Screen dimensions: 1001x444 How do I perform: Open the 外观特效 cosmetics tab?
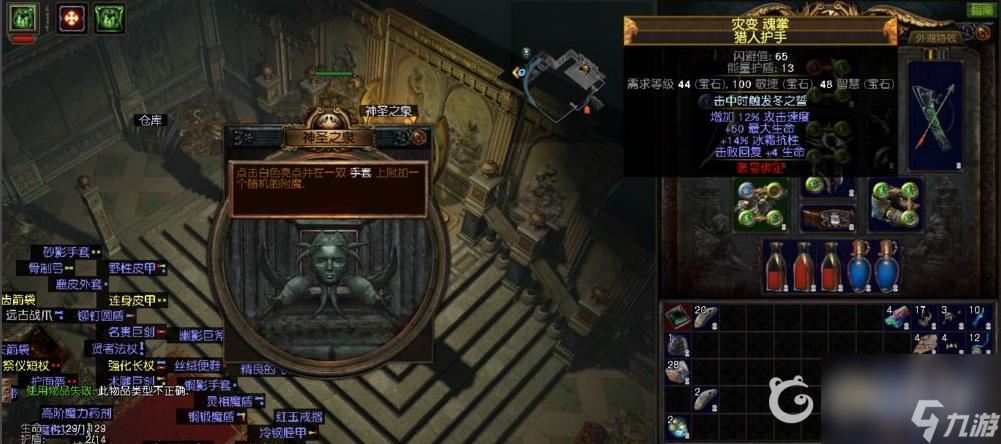pos(934,38)
